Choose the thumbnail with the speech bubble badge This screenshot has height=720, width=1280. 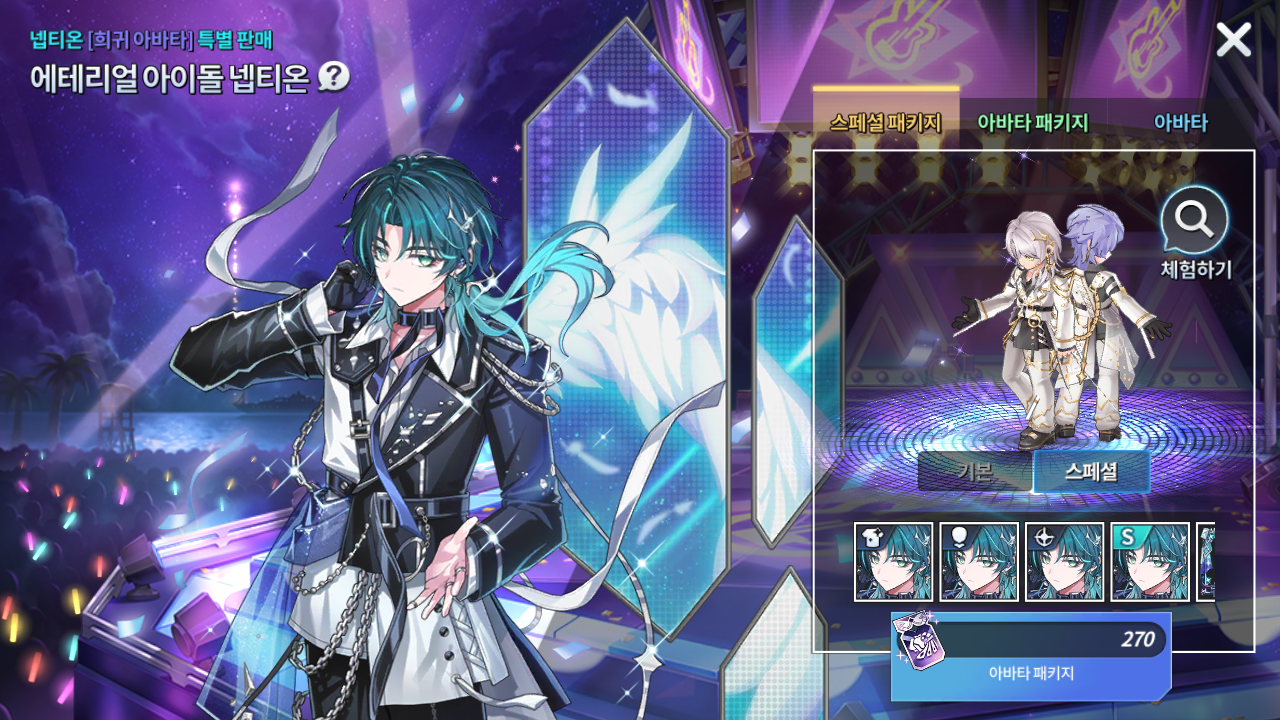[x=979, y=562]
